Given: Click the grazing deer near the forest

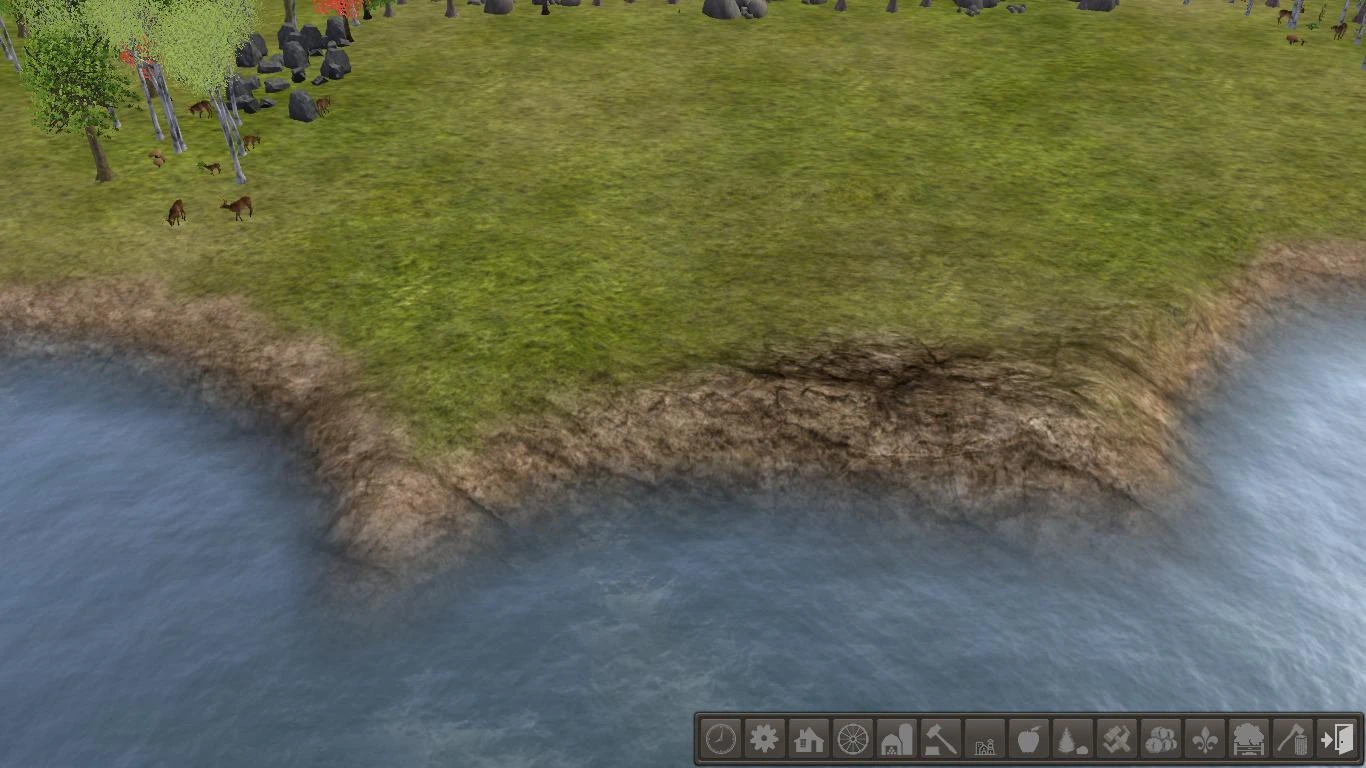Looking at the screenshot, I should [238, 206].
